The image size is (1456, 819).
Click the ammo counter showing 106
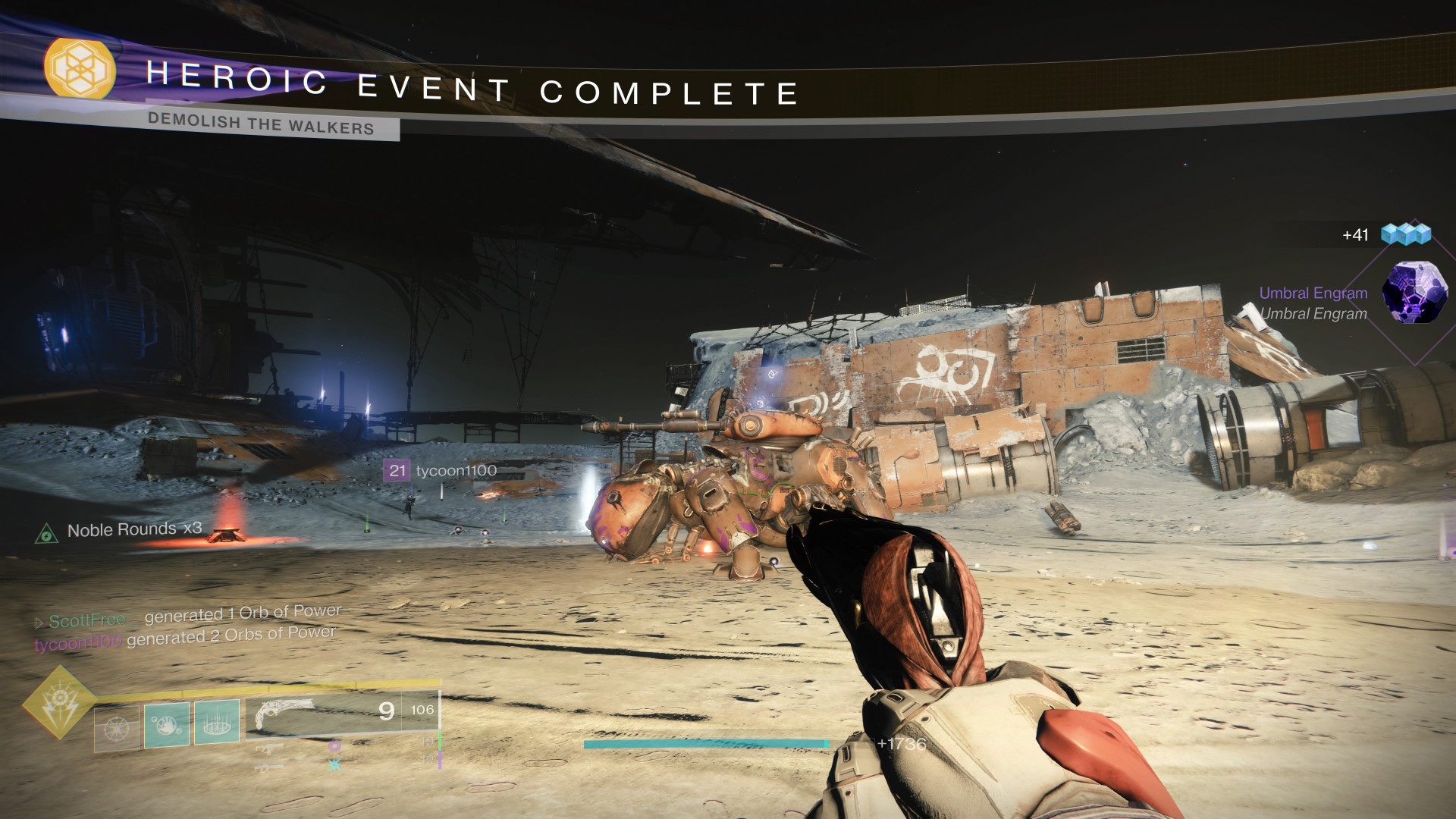(x=422, y=710)
